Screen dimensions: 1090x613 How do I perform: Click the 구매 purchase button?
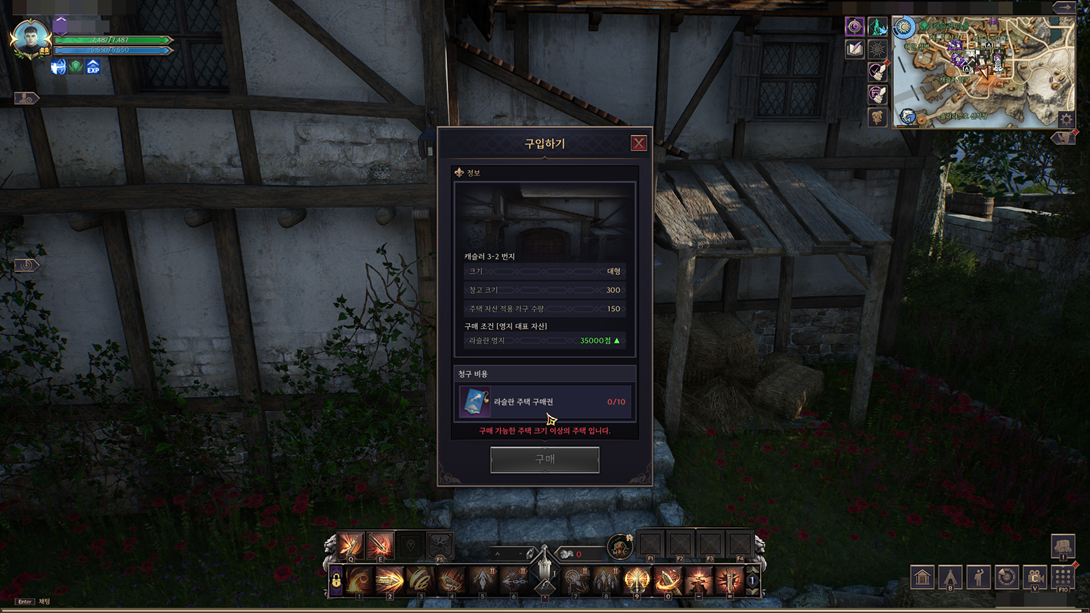coord(544,459)
